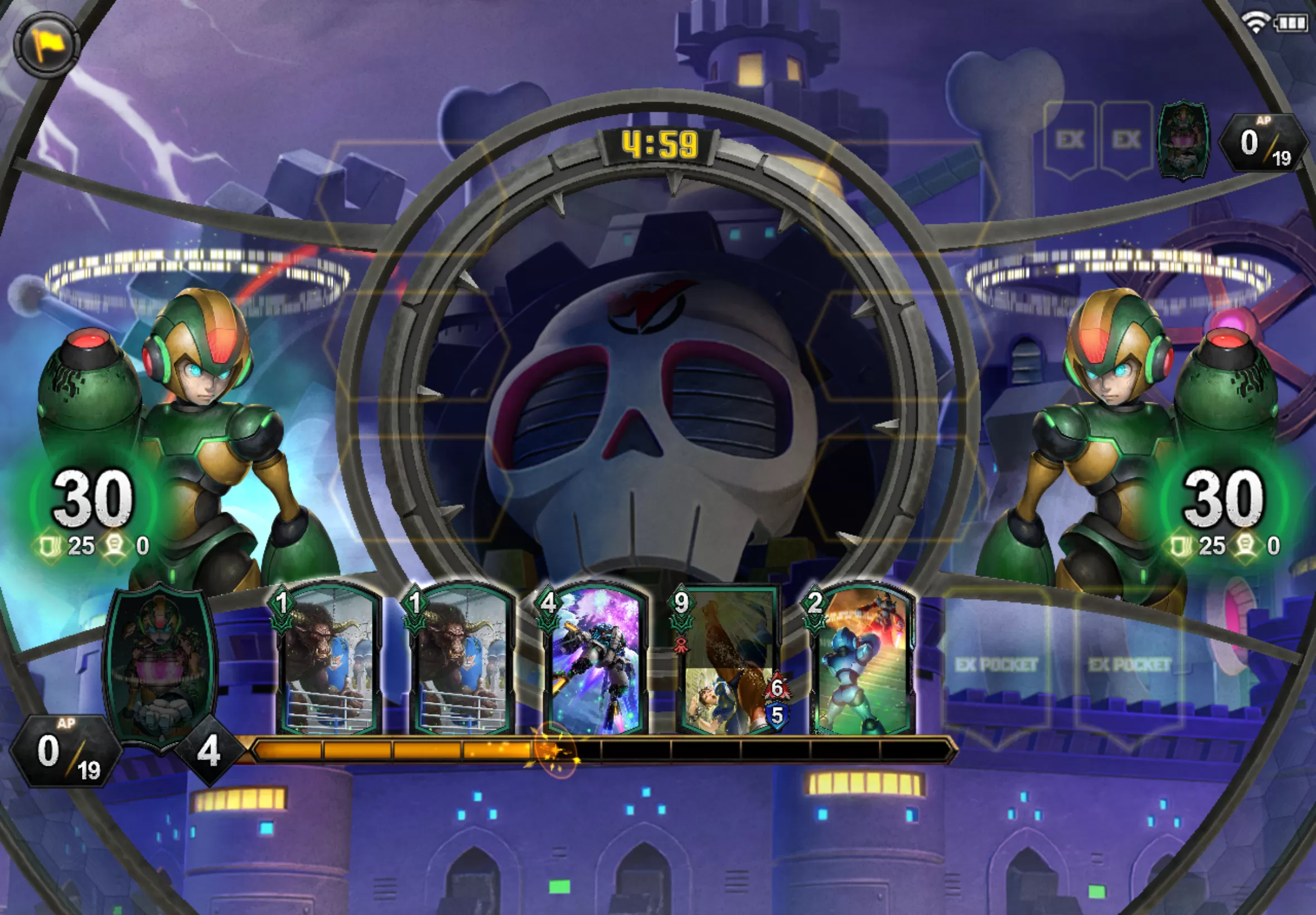Screen dimensions: 1316x915
Task: Select the cost-4 flying robot card
Action: 596,659
